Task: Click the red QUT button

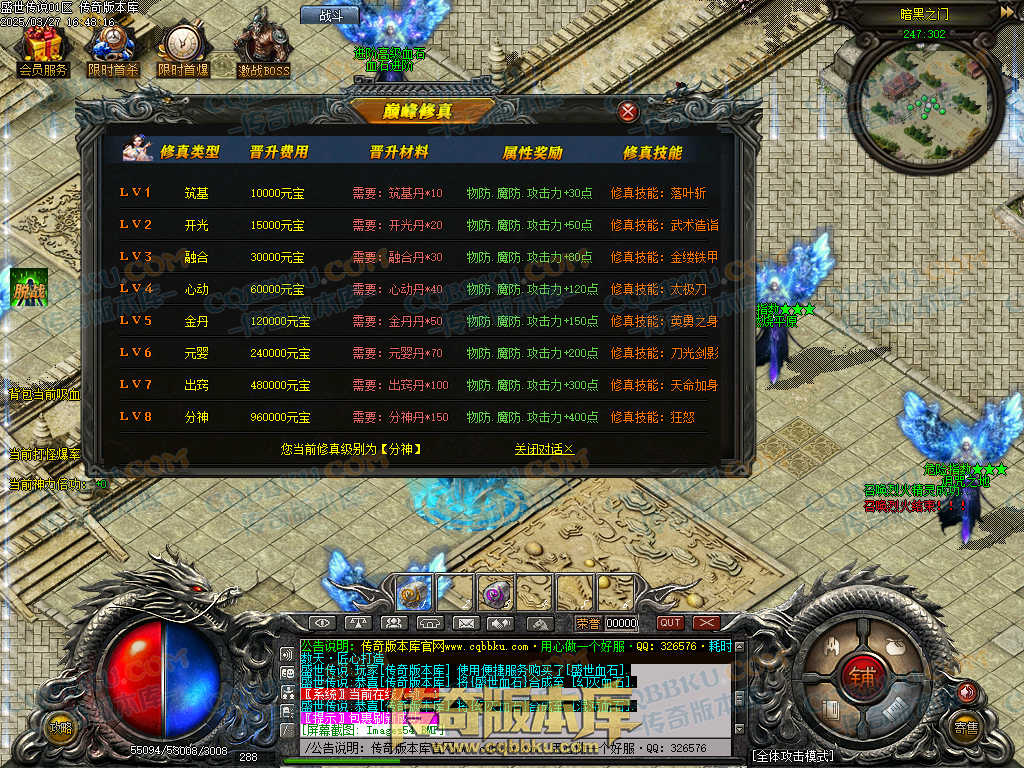Action: coord(670,623)
